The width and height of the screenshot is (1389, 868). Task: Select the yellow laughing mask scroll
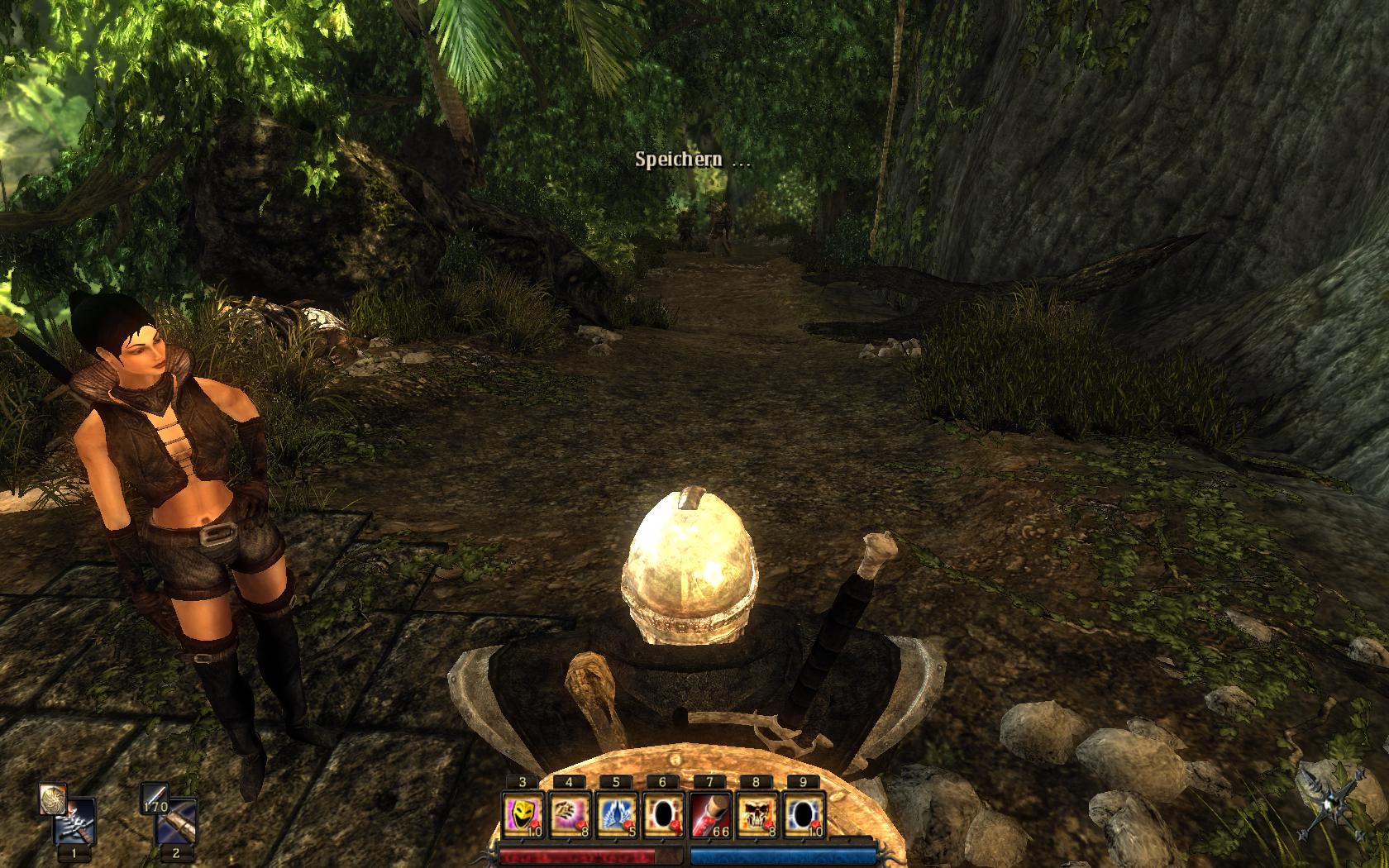tap(523, 814)
